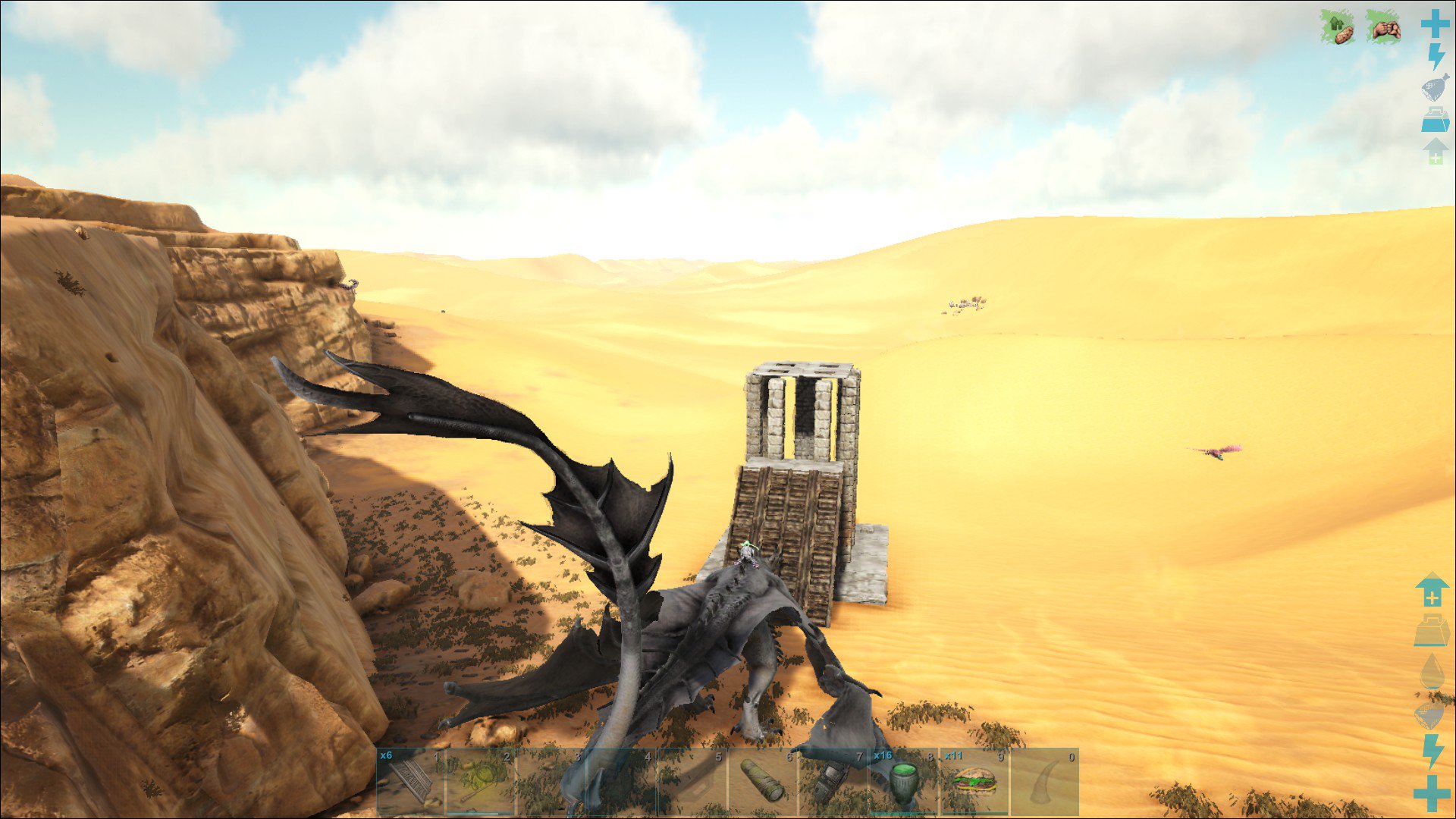The height and width of the screenshot is (819, 1456).
Task: Click the stamina bolt icon near bottom right corner
Action: (x=1431, y=751)
